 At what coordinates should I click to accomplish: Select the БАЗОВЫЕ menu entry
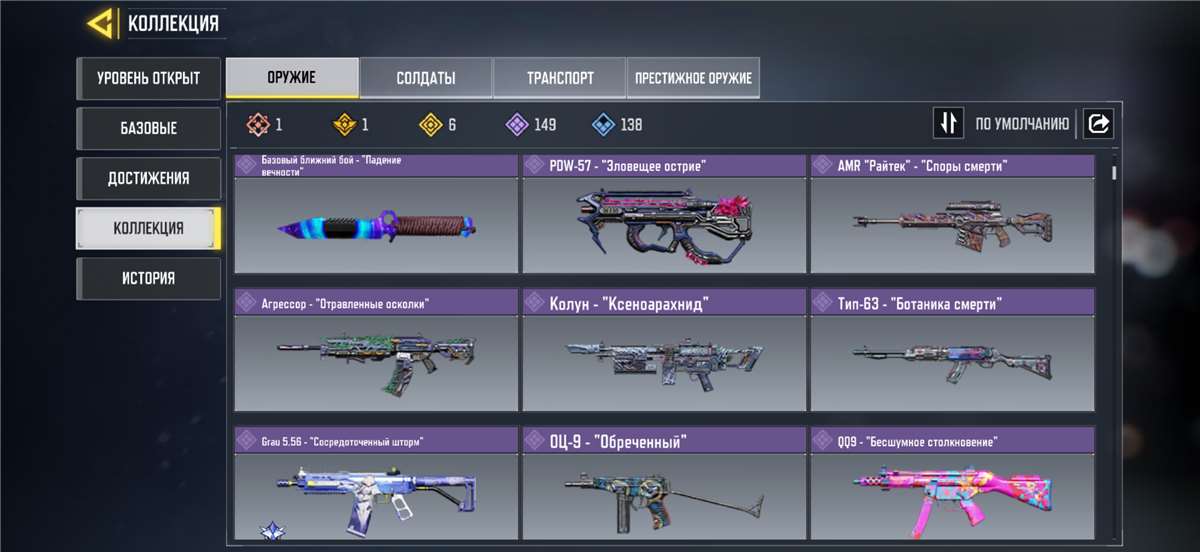148,128
